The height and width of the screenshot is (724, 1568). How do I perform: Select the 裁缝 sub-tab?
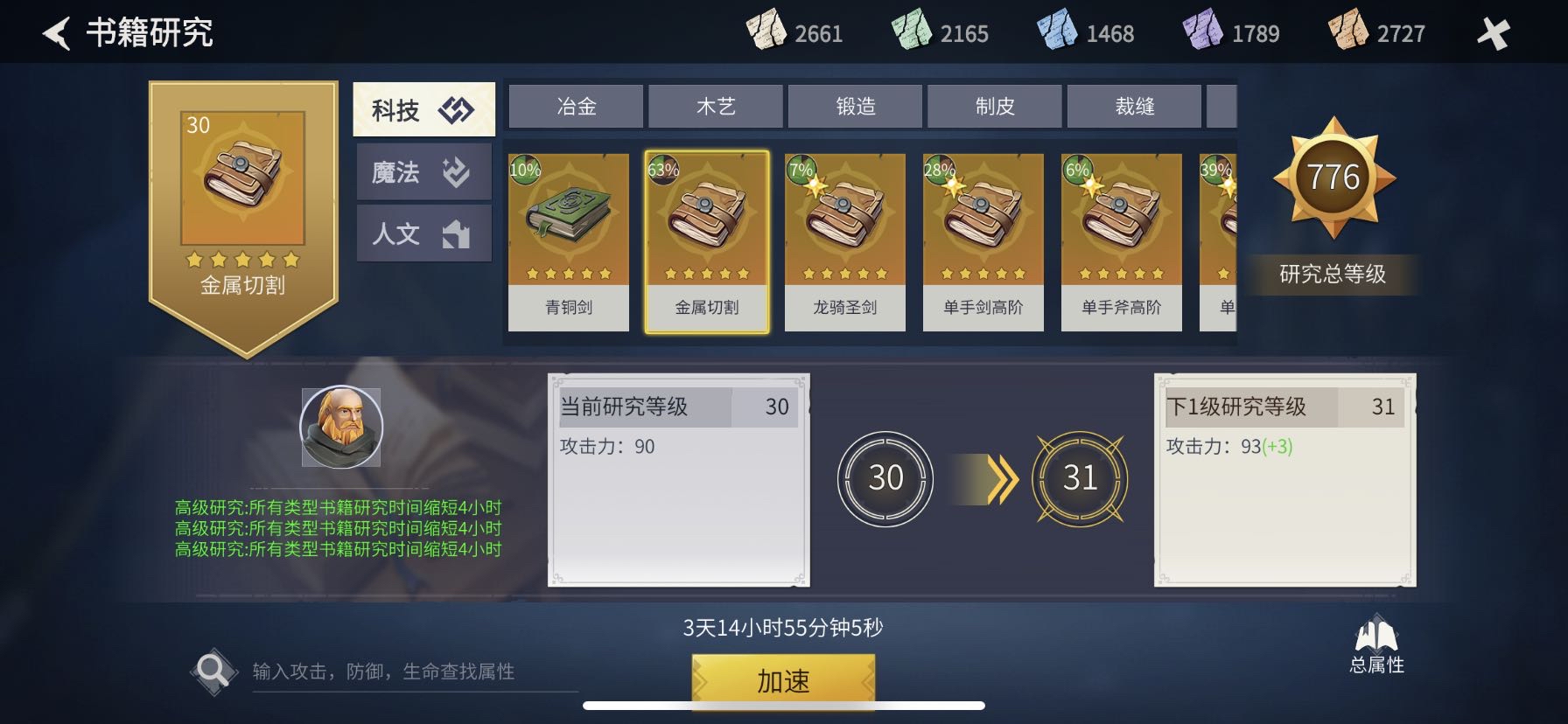click(x=1134, y=107)
